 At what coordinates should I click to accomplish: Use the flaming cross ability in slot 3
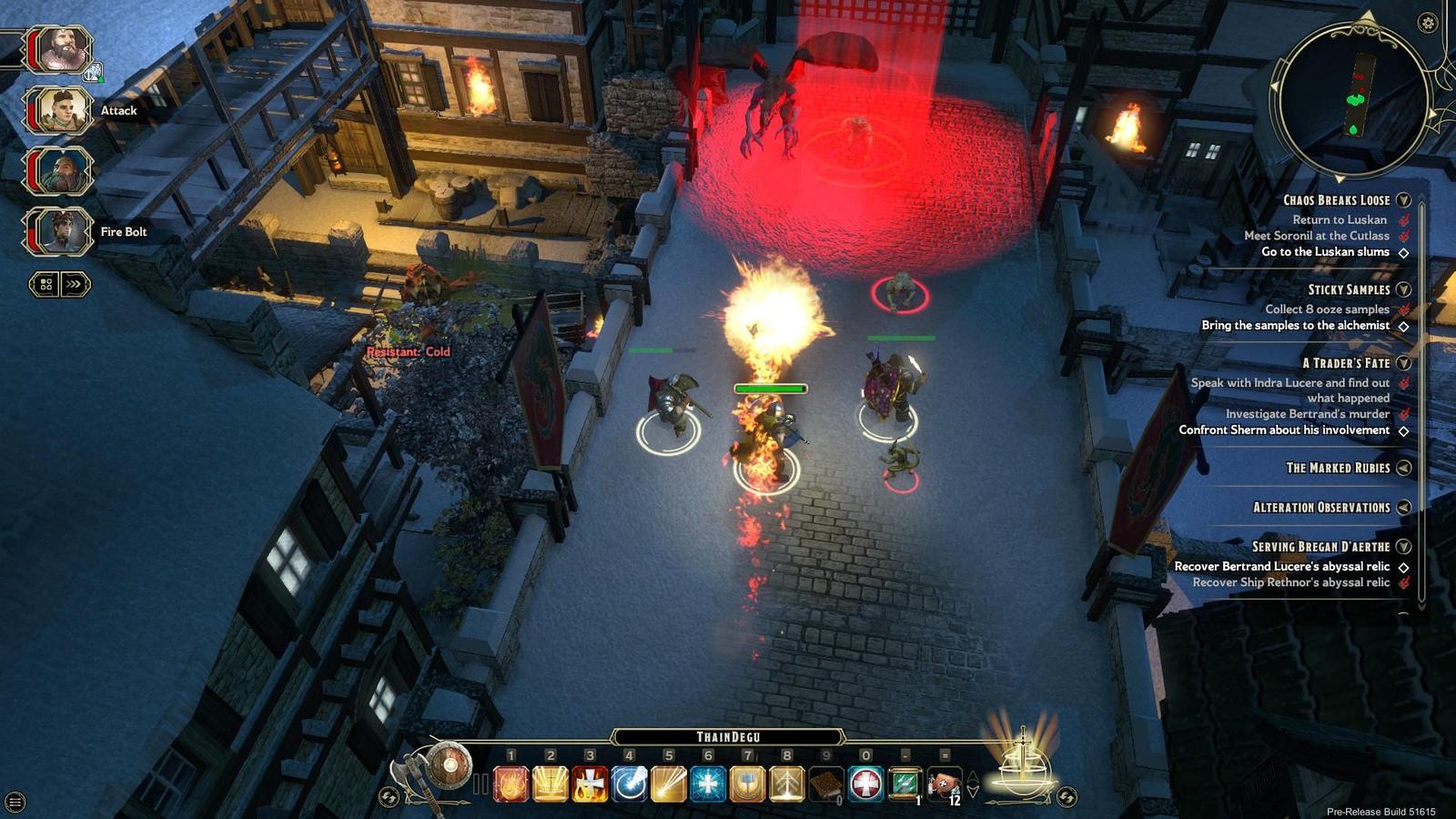coord(590,784)
